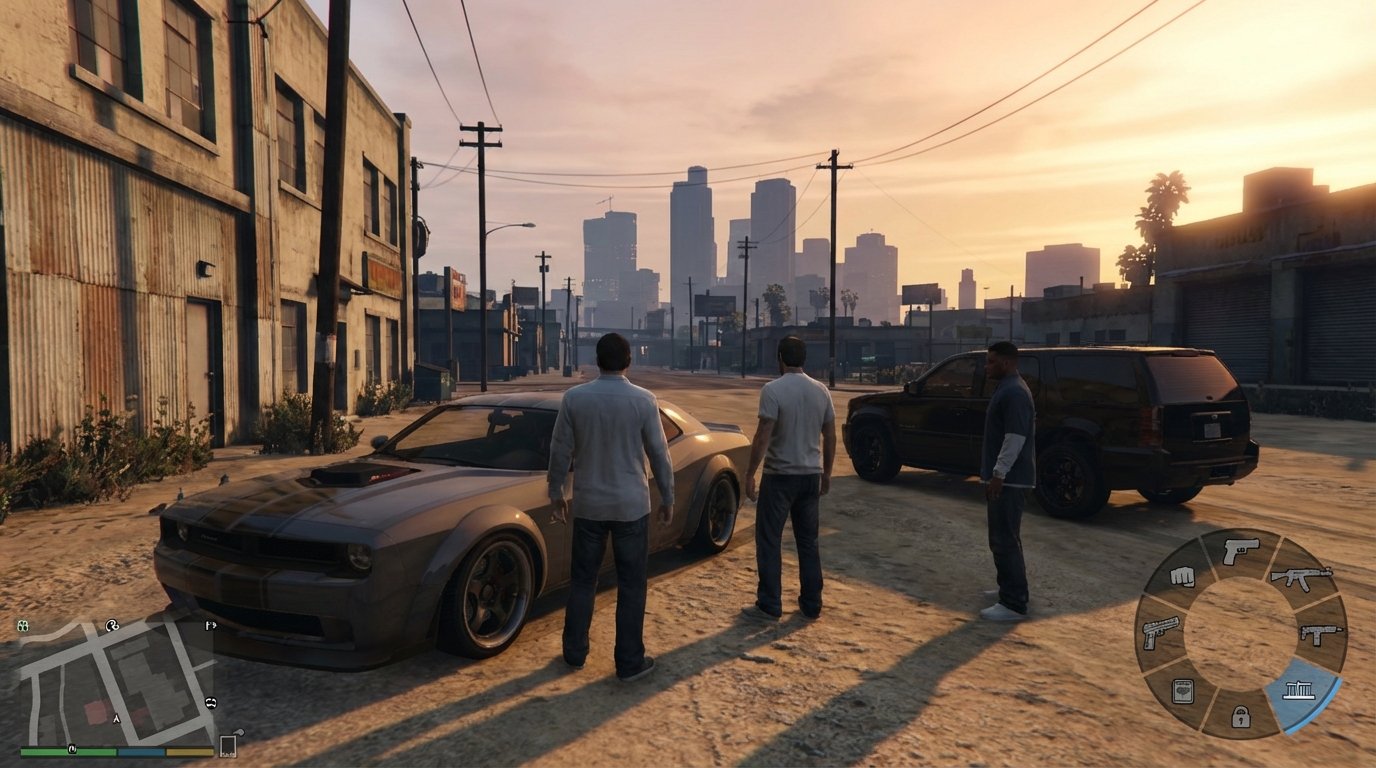Click the locked weapon slot
This screenshot has width=1376, height=768.
pos(1240,714)
